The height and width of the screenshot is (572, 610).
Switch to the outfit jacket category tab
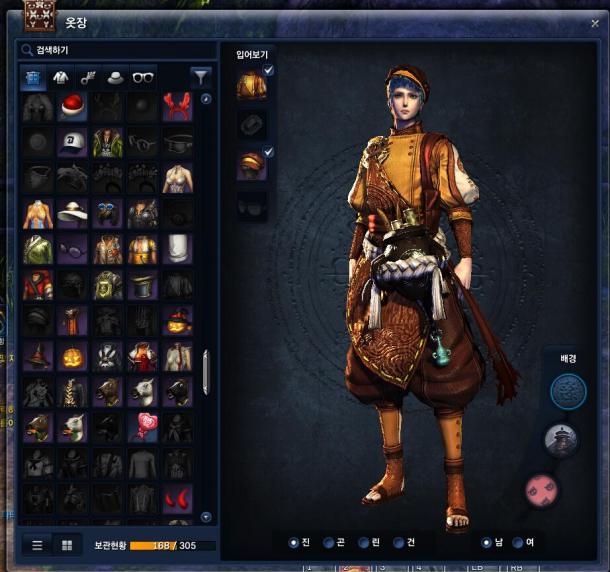pyautogui.click(x=60, y=76)
